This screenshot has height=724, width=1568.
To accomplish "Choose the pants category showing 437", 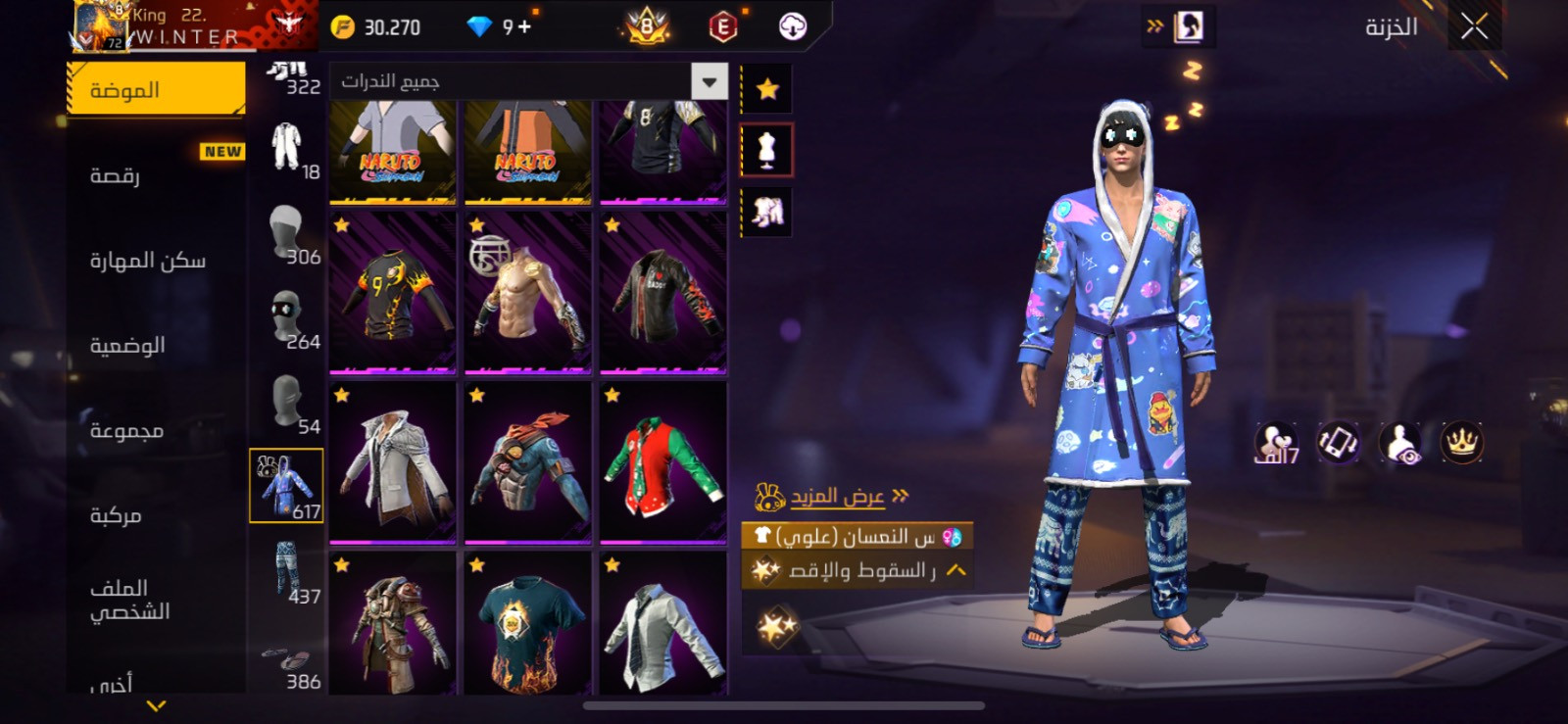I will 286,572.
